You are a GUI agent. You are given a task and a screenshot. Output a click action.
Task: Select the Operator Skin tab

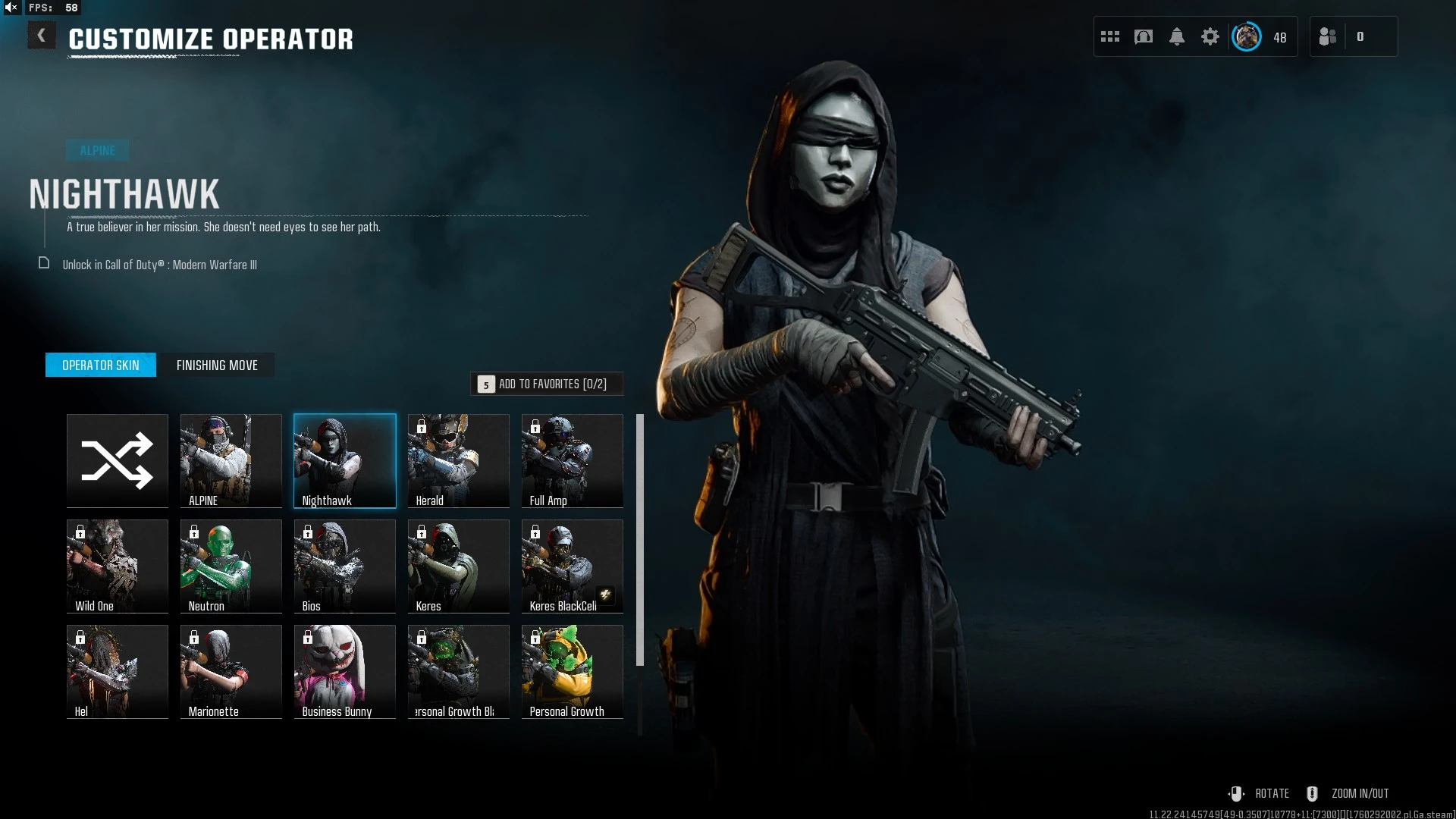(101, 365)
